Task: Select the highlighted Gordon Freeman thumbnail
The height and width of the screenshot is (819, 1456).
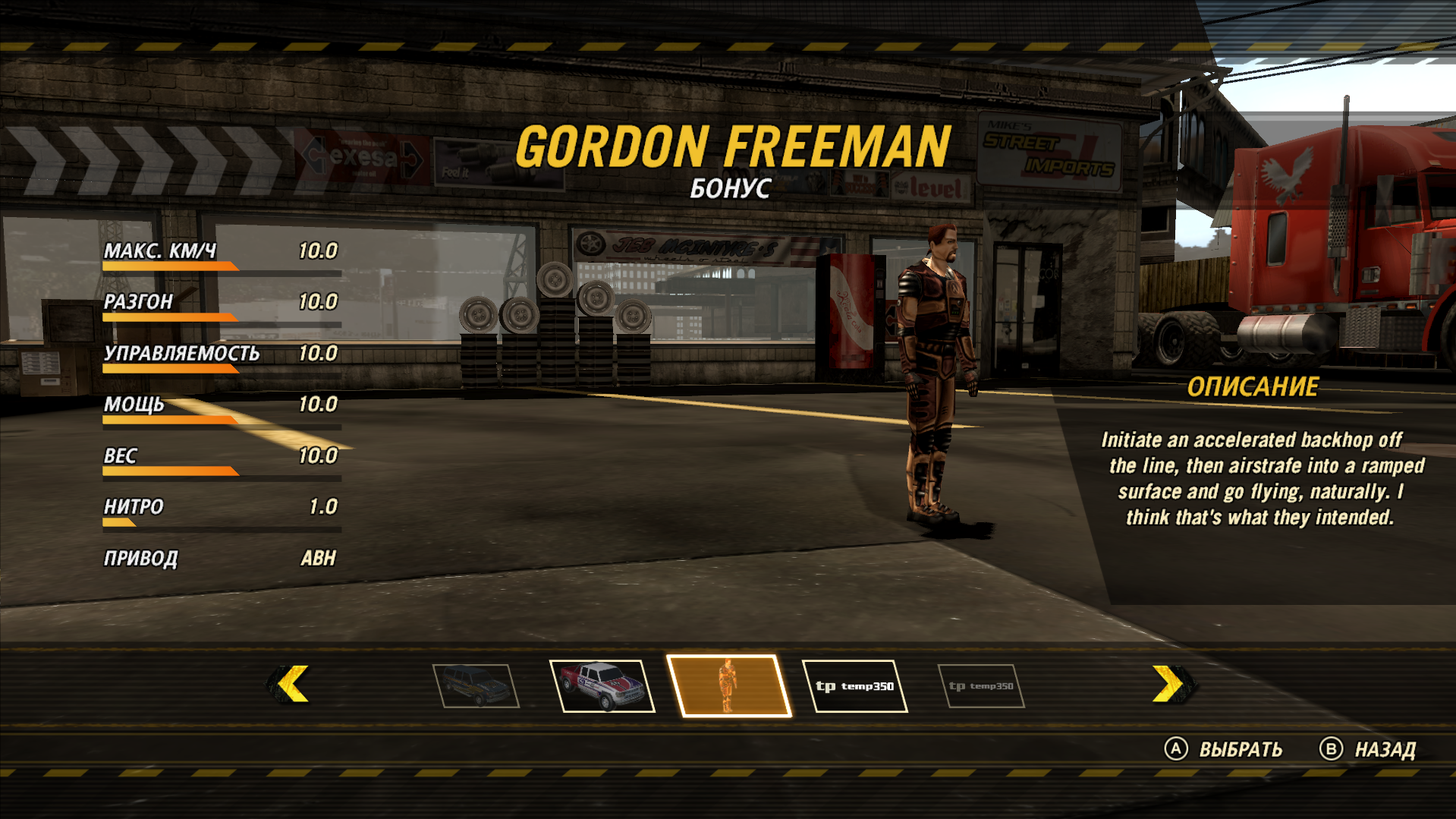Action: pyautogui.click(x=728, y=685)
